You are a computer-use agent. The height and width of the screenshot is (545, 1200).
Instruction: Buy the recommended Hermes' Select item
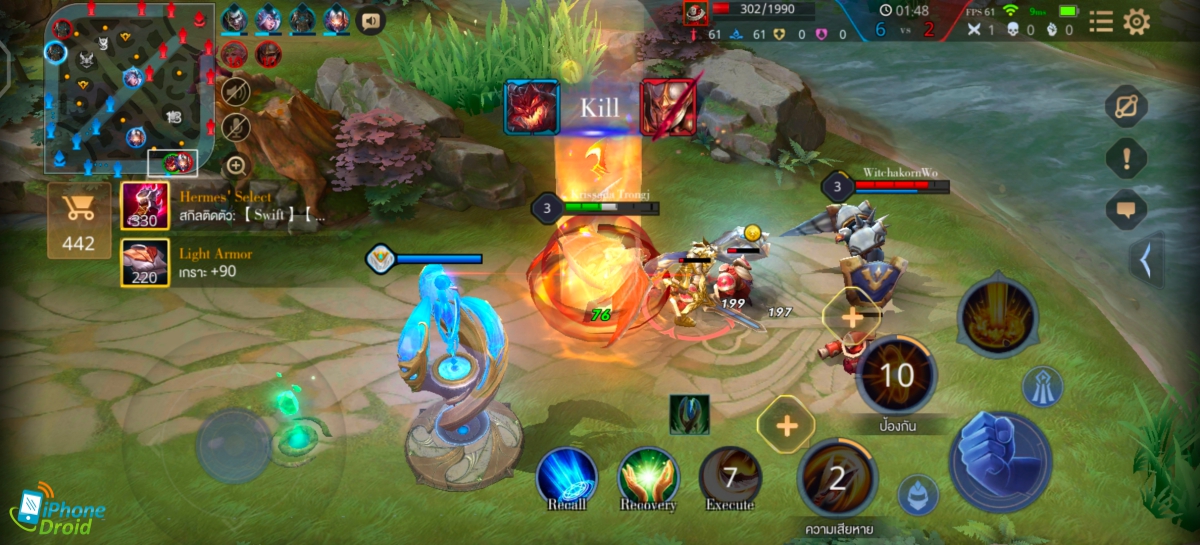pos(145,205)
